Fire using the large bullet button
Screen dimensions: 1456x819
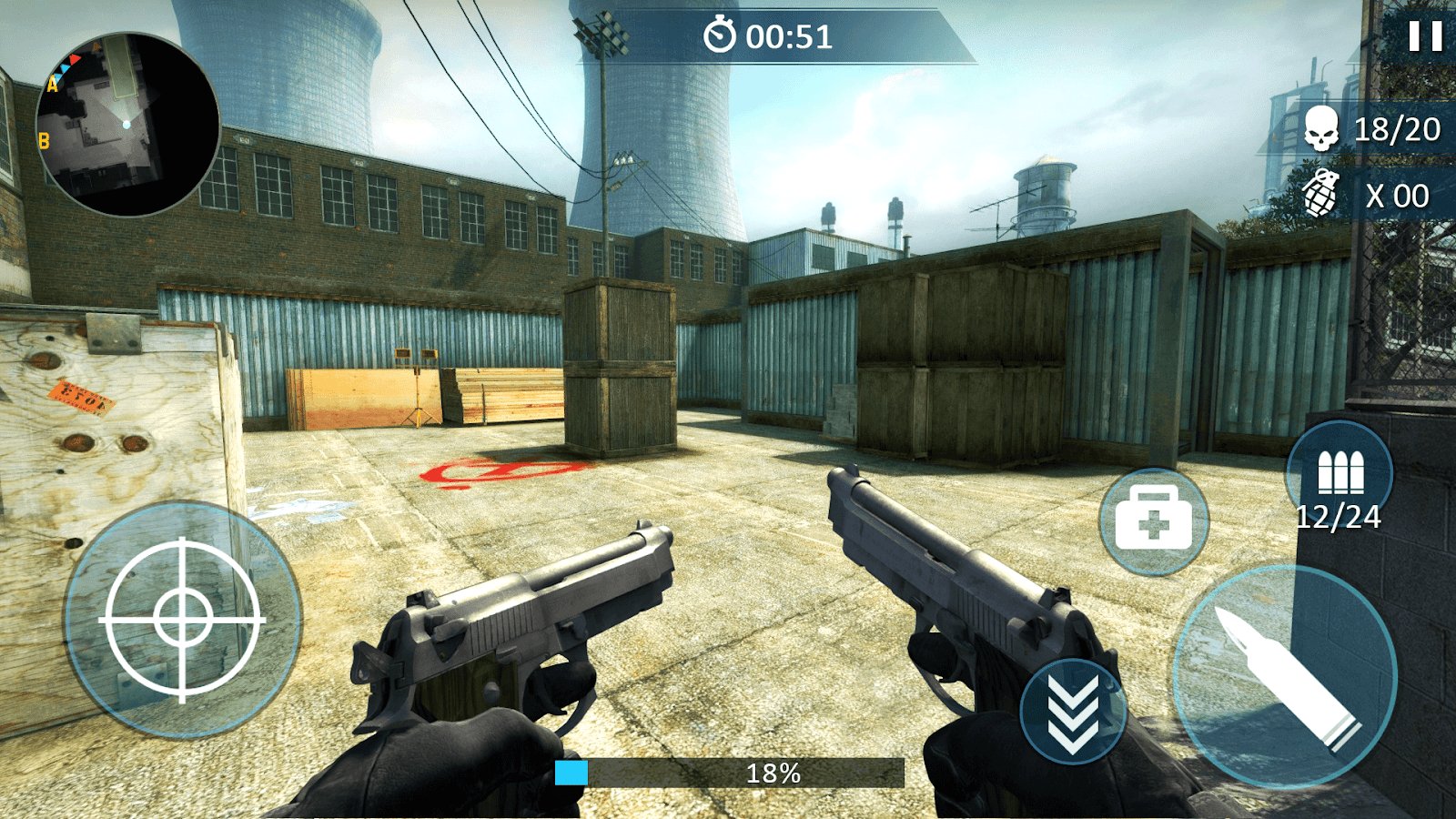(1285, 675)
